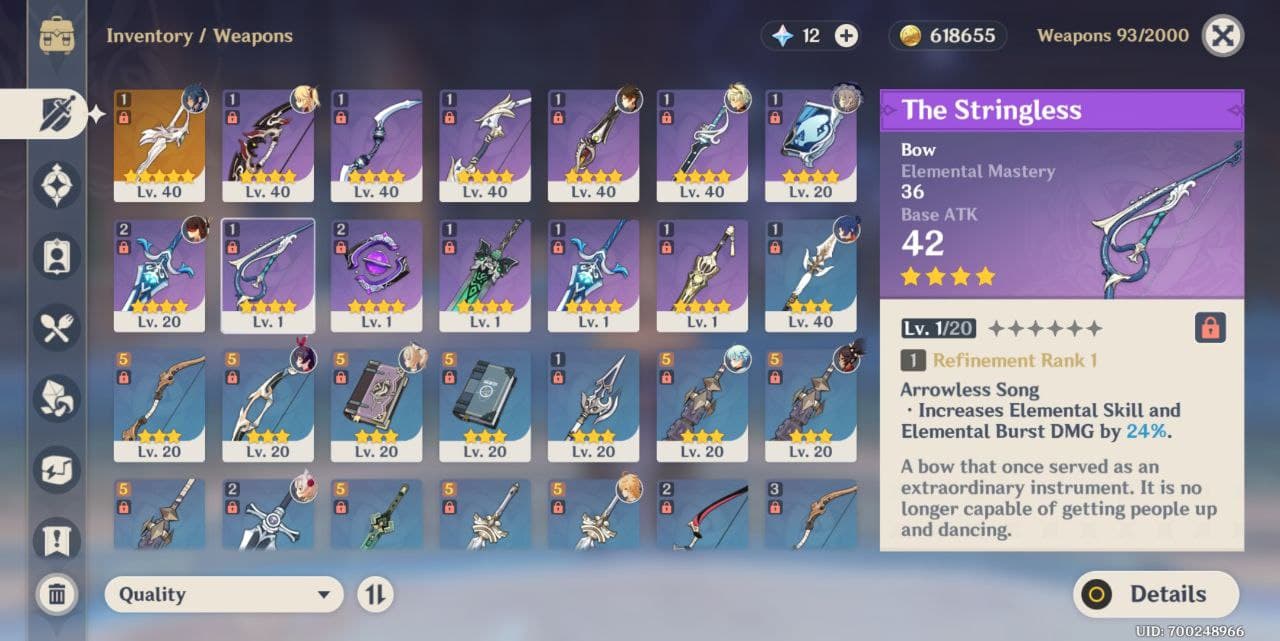Select the five-star orange bow slot
Viewport: 1280px width, 641px height.
pos(160,146)
